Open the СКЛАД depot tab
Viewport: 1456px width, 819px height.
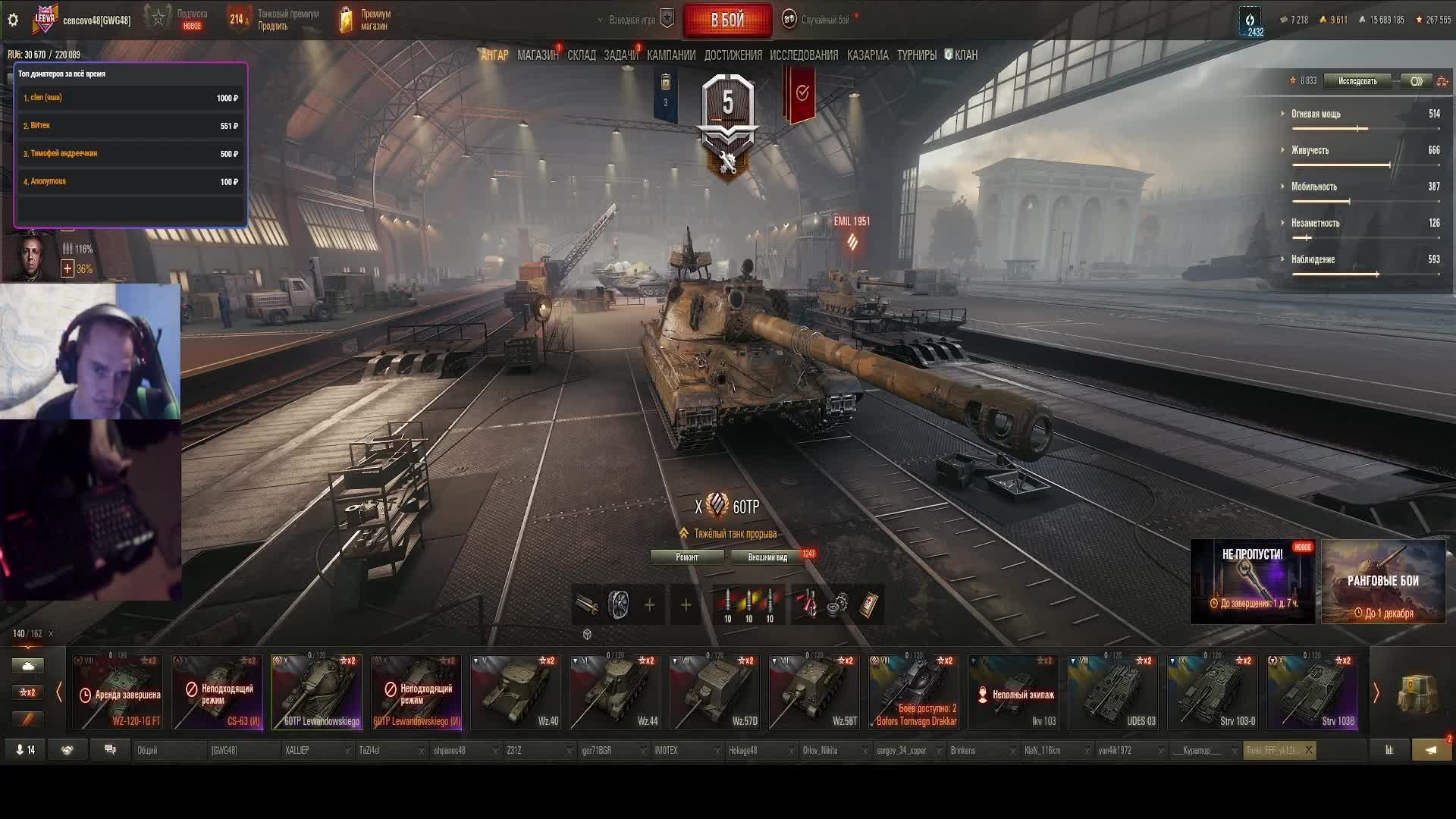[x=581, y=55]
